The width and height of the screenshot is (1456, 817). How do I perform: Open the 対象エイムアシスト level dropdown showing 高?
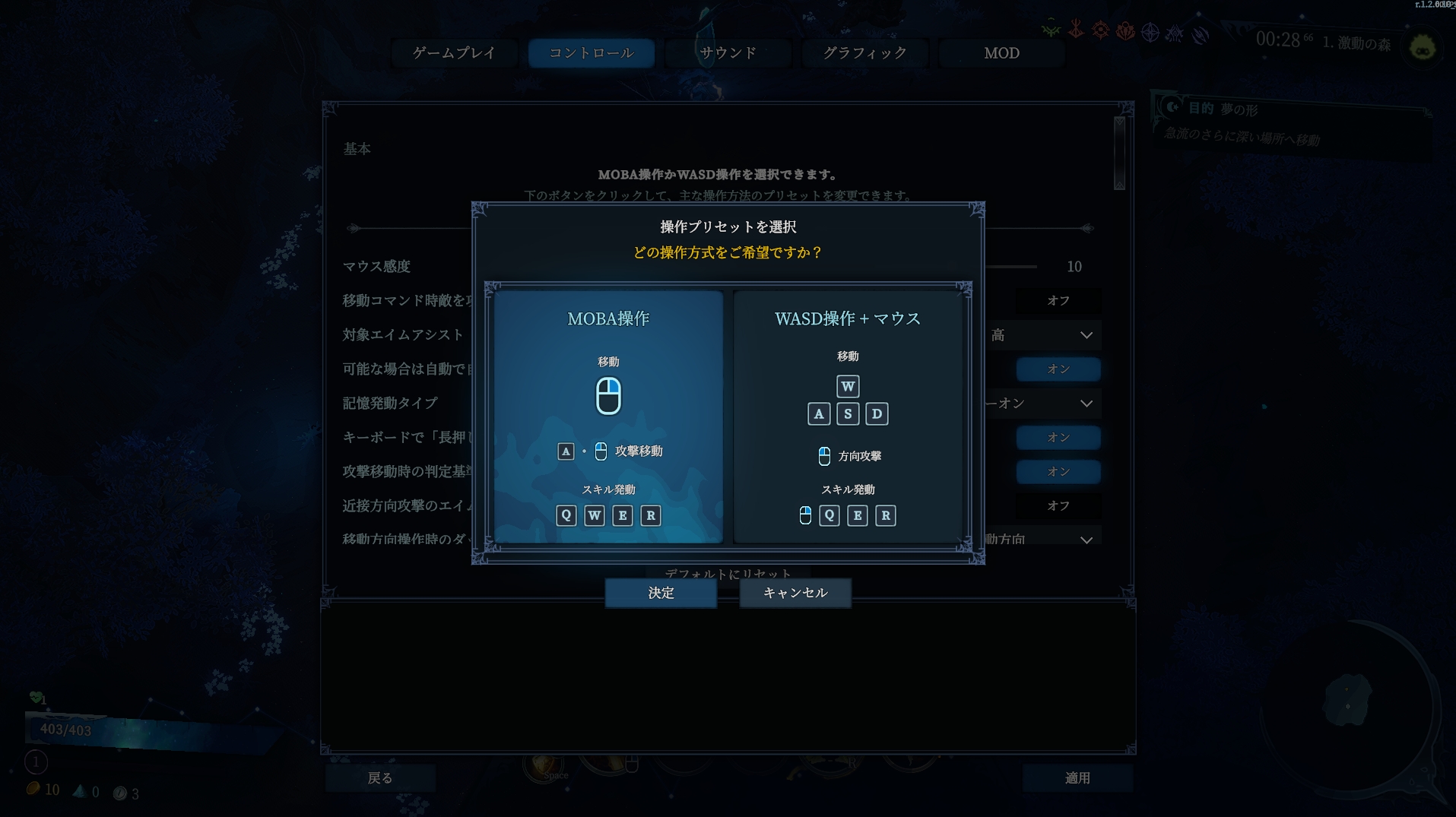coord(1045,334)
